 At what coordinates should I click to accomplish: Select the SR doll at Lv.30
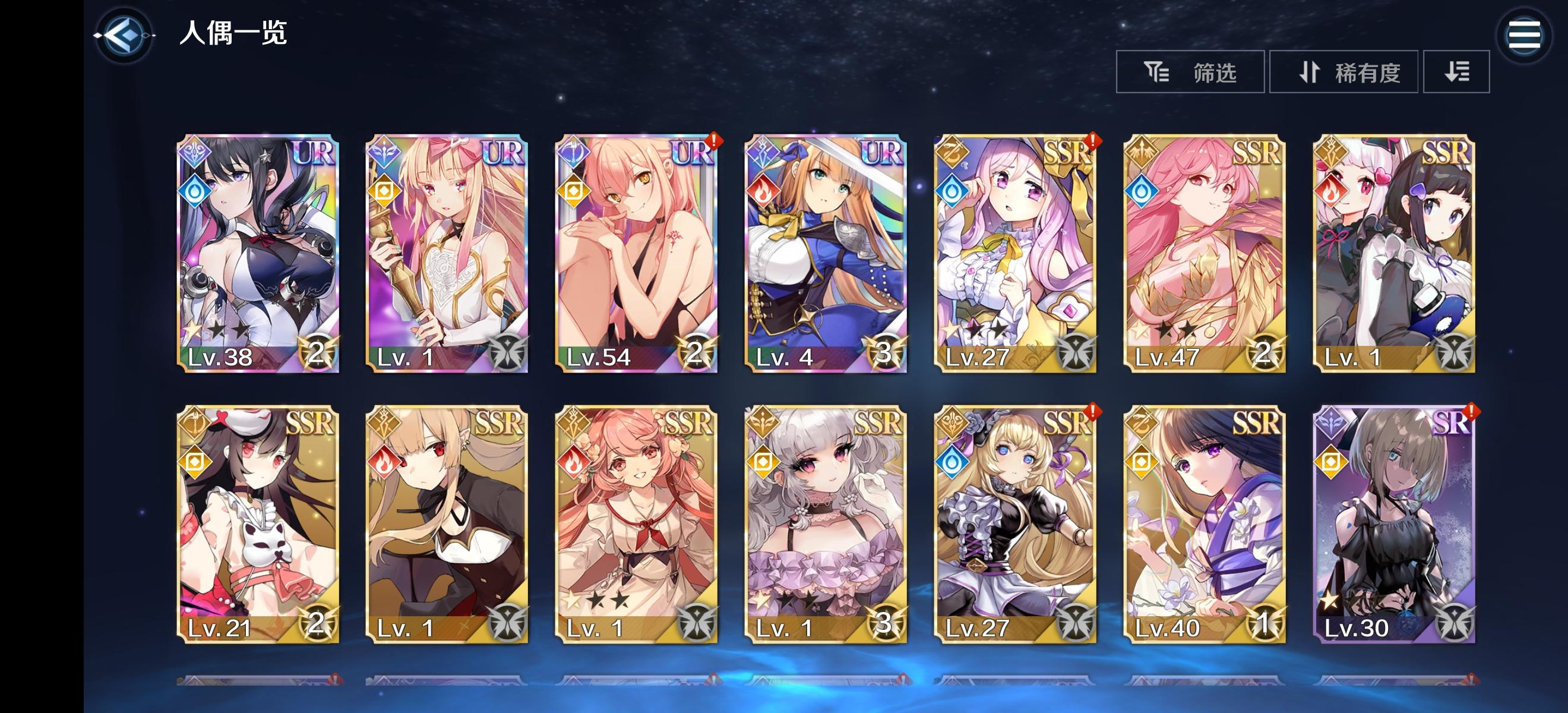pos(1393,523)
